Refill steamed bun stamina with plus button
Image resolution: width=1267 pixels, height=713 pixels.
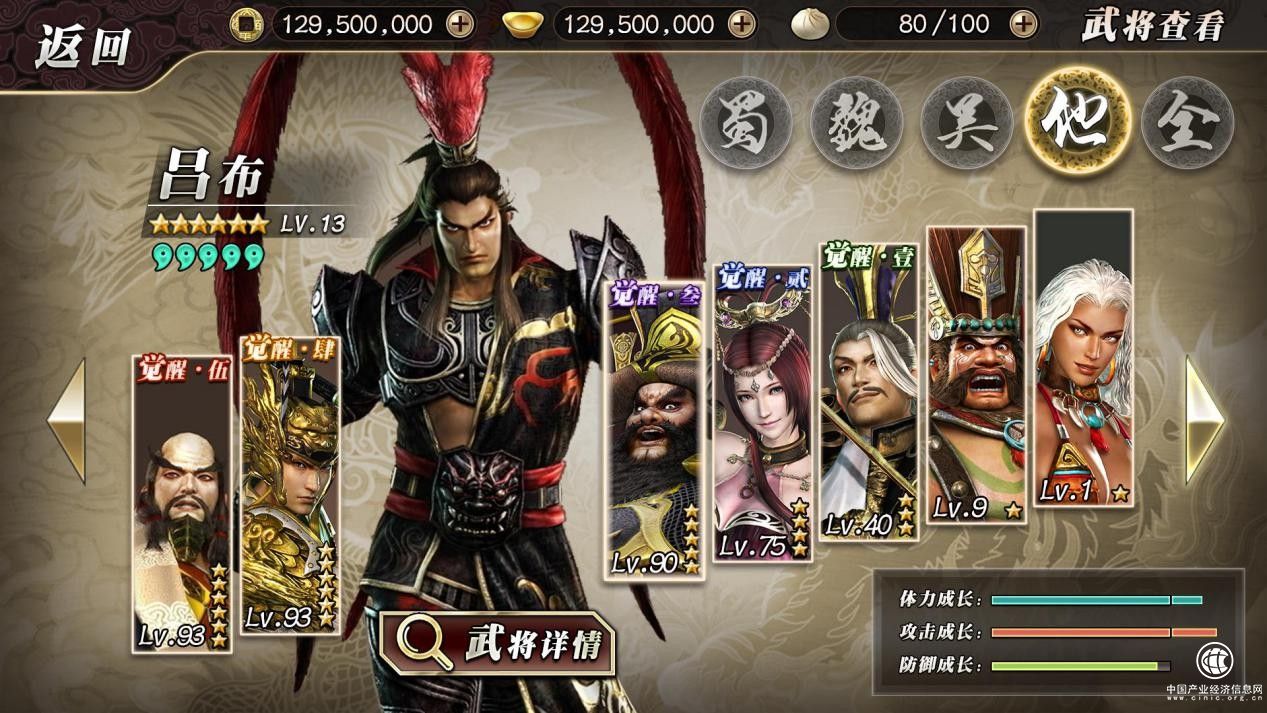(x=1022, y=24)
